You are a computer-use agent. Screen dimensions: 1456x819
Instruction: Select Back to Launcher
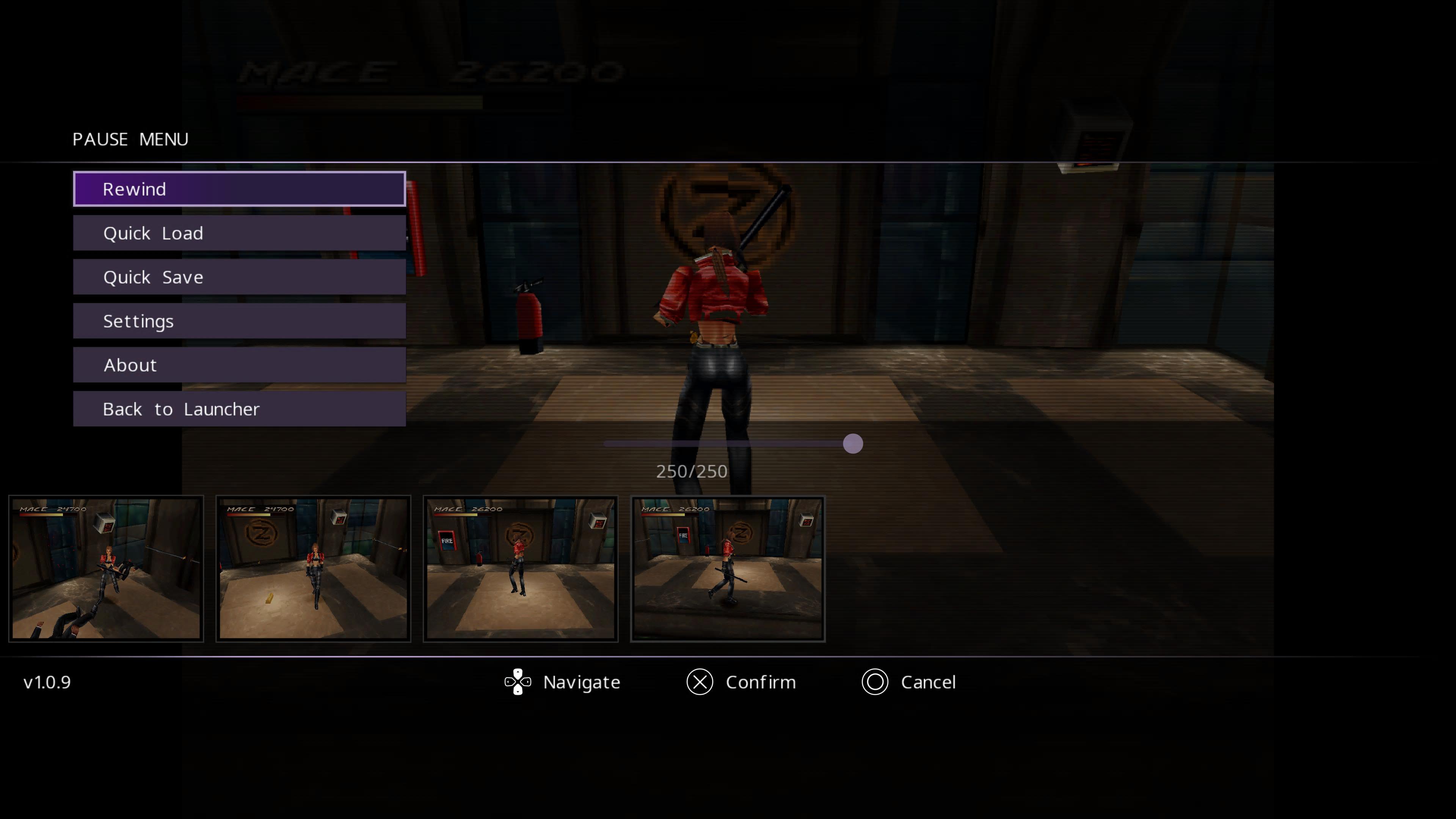[x=239, y=409]
